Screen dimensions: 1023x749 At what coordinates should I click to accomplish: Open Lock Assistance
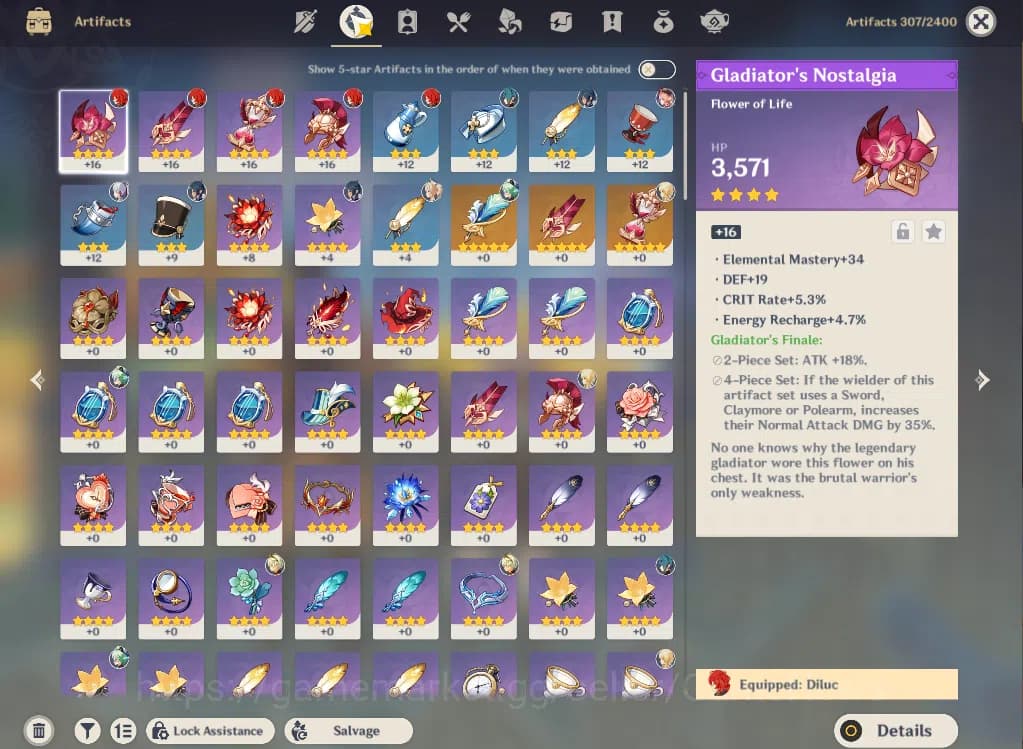210,731
